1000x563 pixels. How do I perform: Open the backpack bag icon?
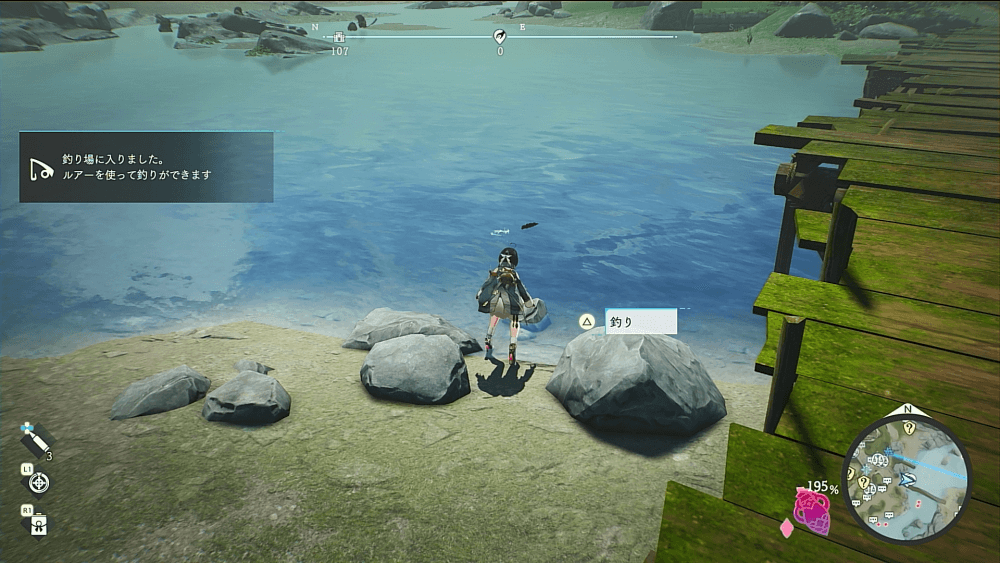point(39,523)
